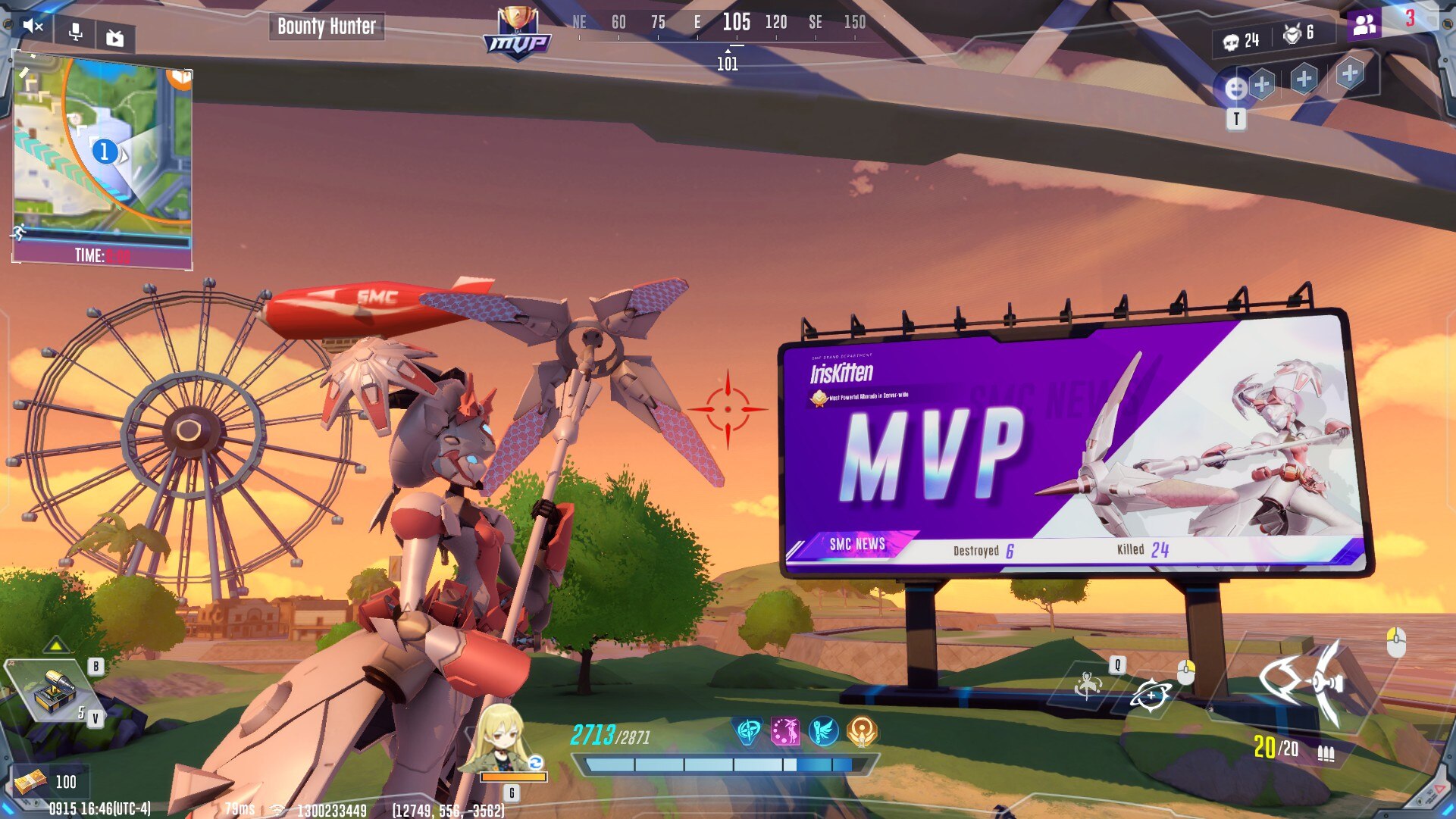Open the teammates list icon
The height and width of the screenshot is (819, 1456).
point(1364,24)
